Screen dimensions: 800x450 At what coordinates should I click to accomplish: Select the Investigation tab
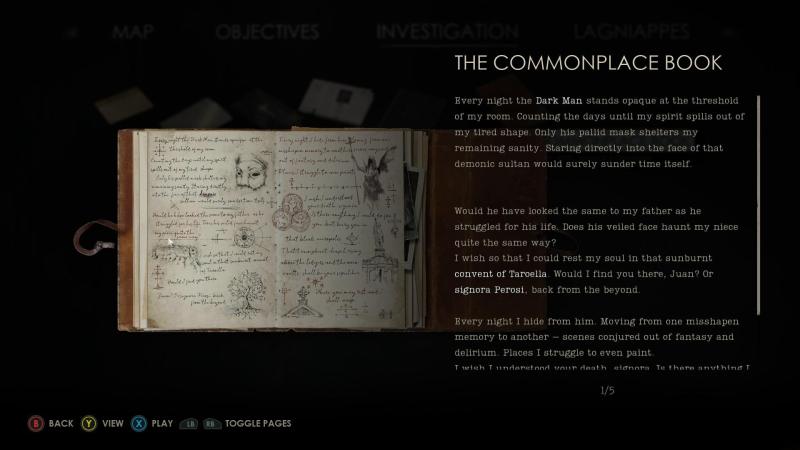click(x=447, y=32)
